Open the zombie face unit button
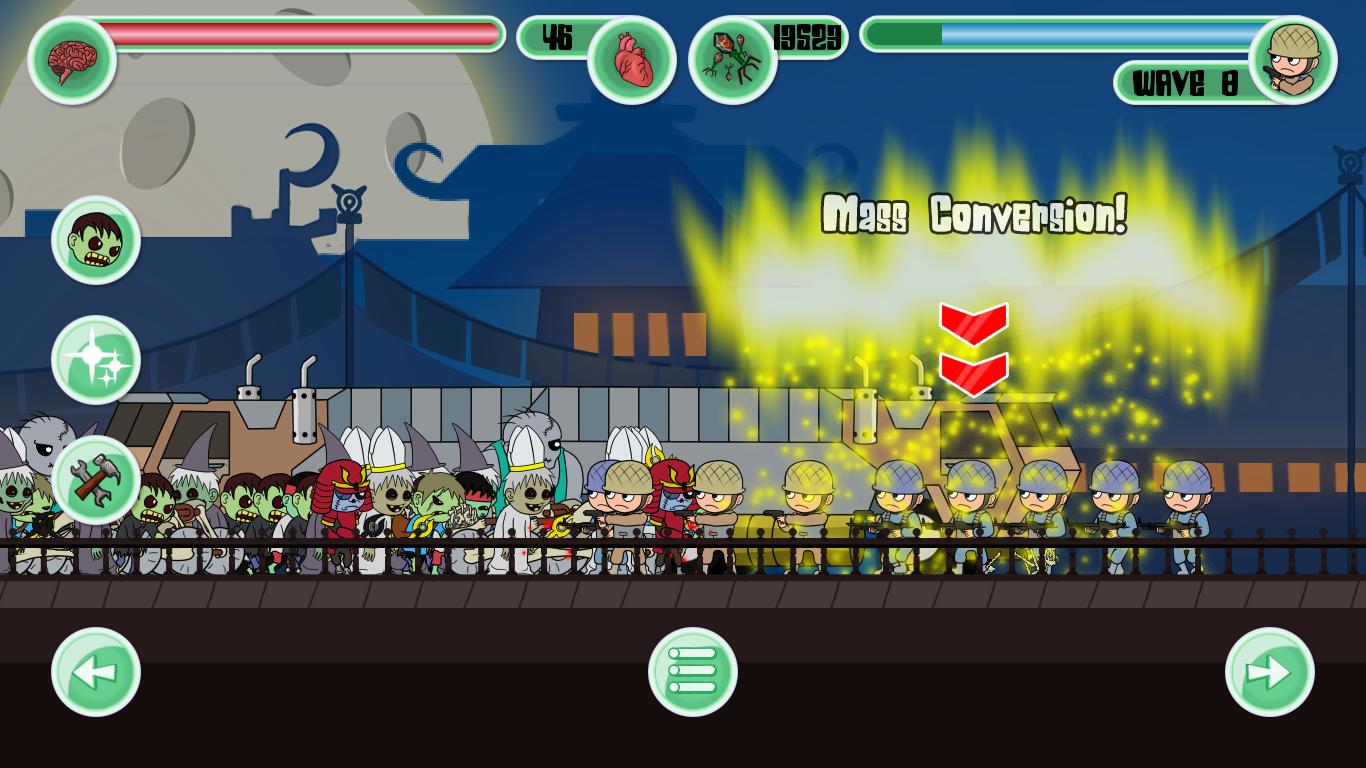Image resolution: width=1366 pixels, height=768 pixels. point(96,240)
